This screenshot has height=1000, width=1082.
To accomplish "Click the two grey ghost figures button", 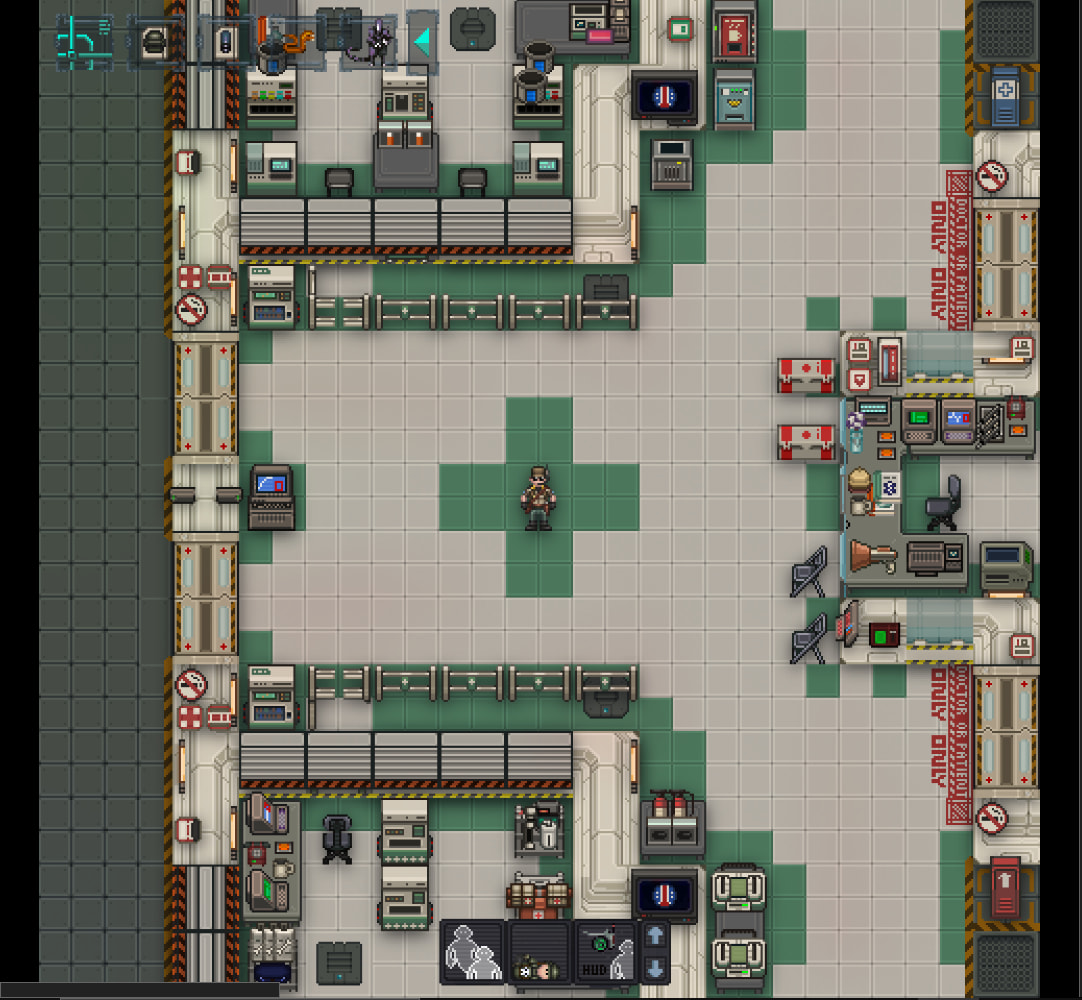I will (473, 952).
